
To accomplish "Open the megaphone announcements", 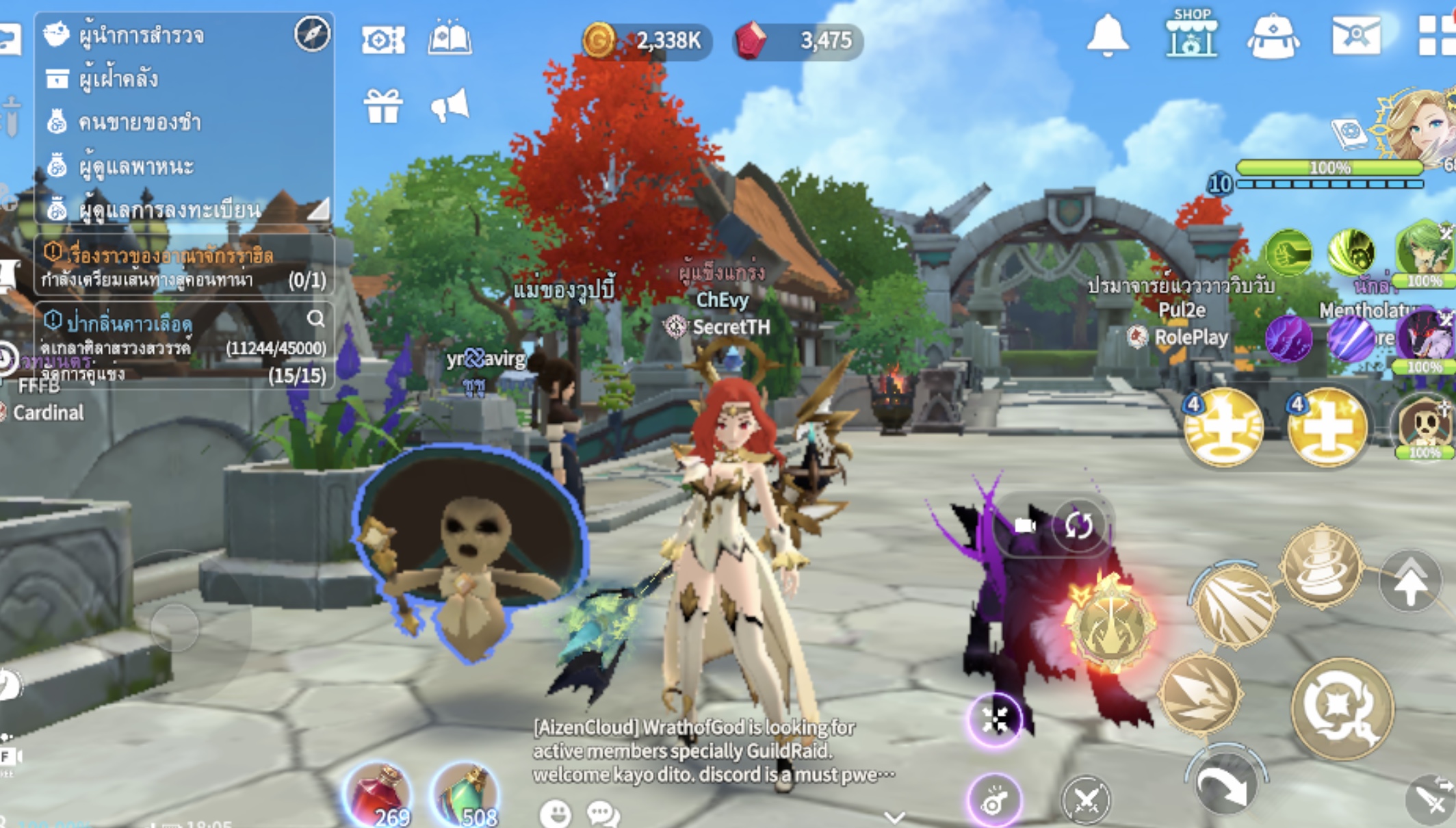I will click(x=450, y=106).
